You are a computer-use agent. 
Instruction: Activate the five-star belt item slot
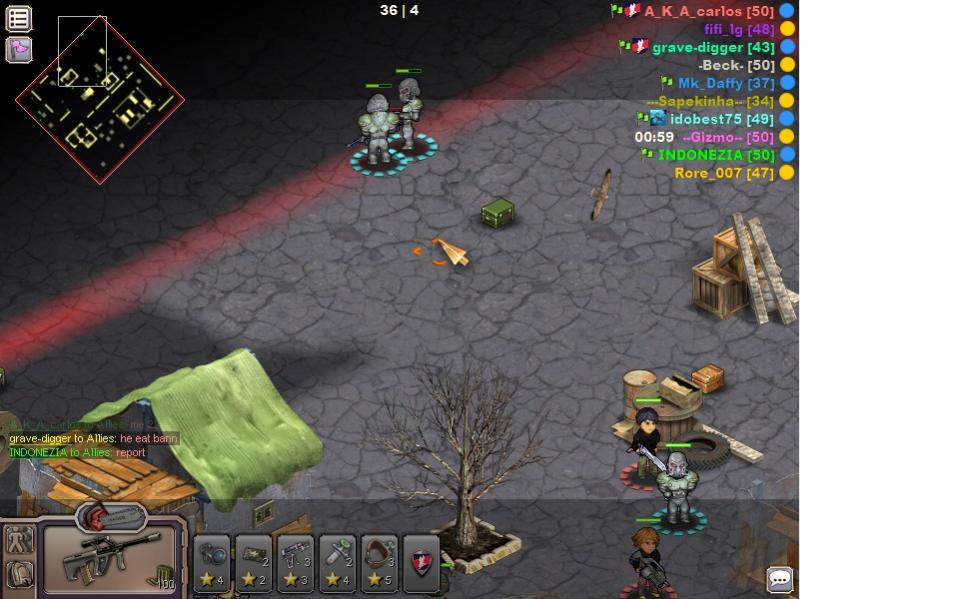(380, 564)
